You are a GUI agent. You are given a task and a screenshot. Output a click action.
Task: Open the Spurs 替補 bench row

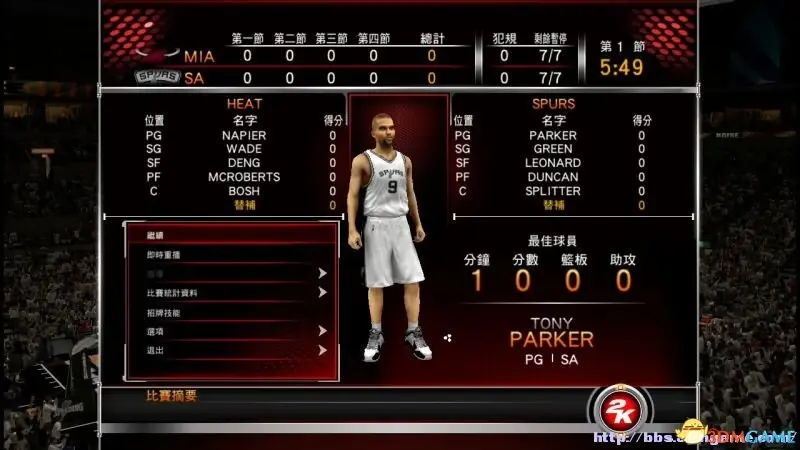(552, 205)
